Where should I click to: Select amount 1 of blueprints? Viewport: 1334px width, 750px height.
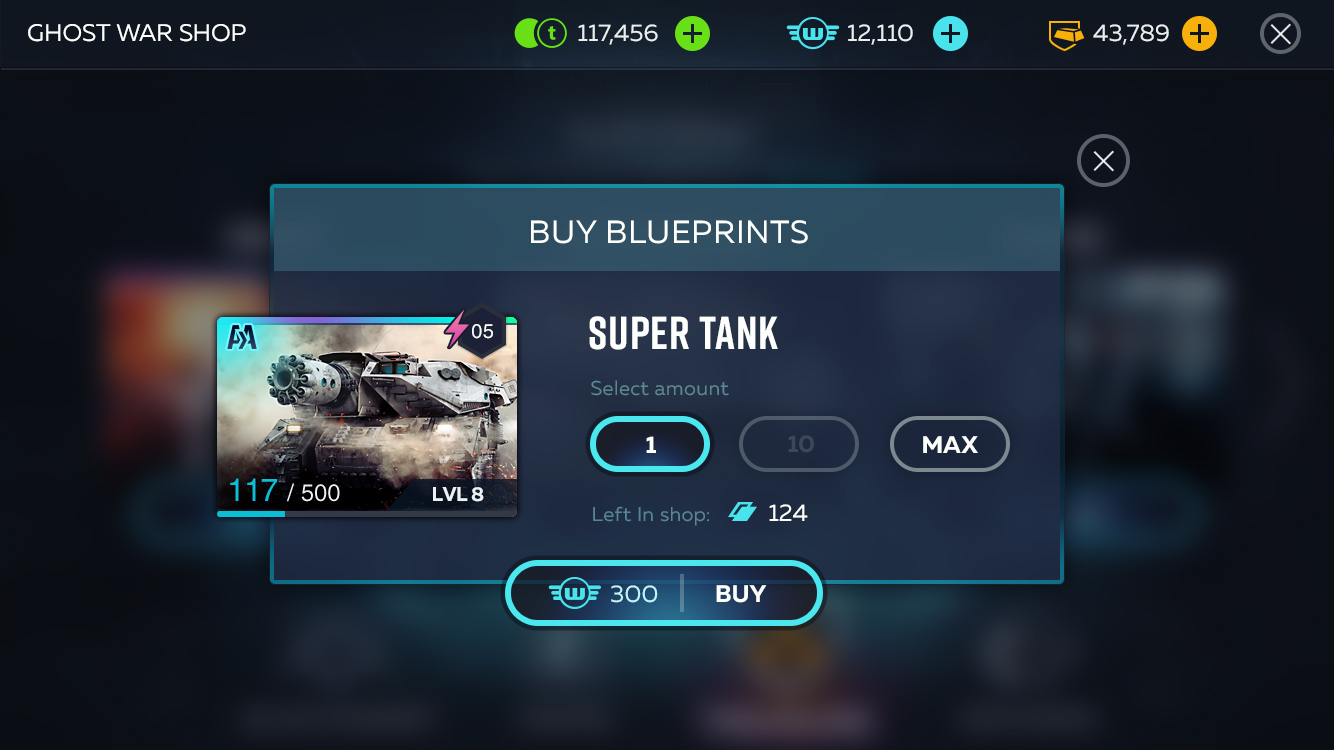pos(650,444)
